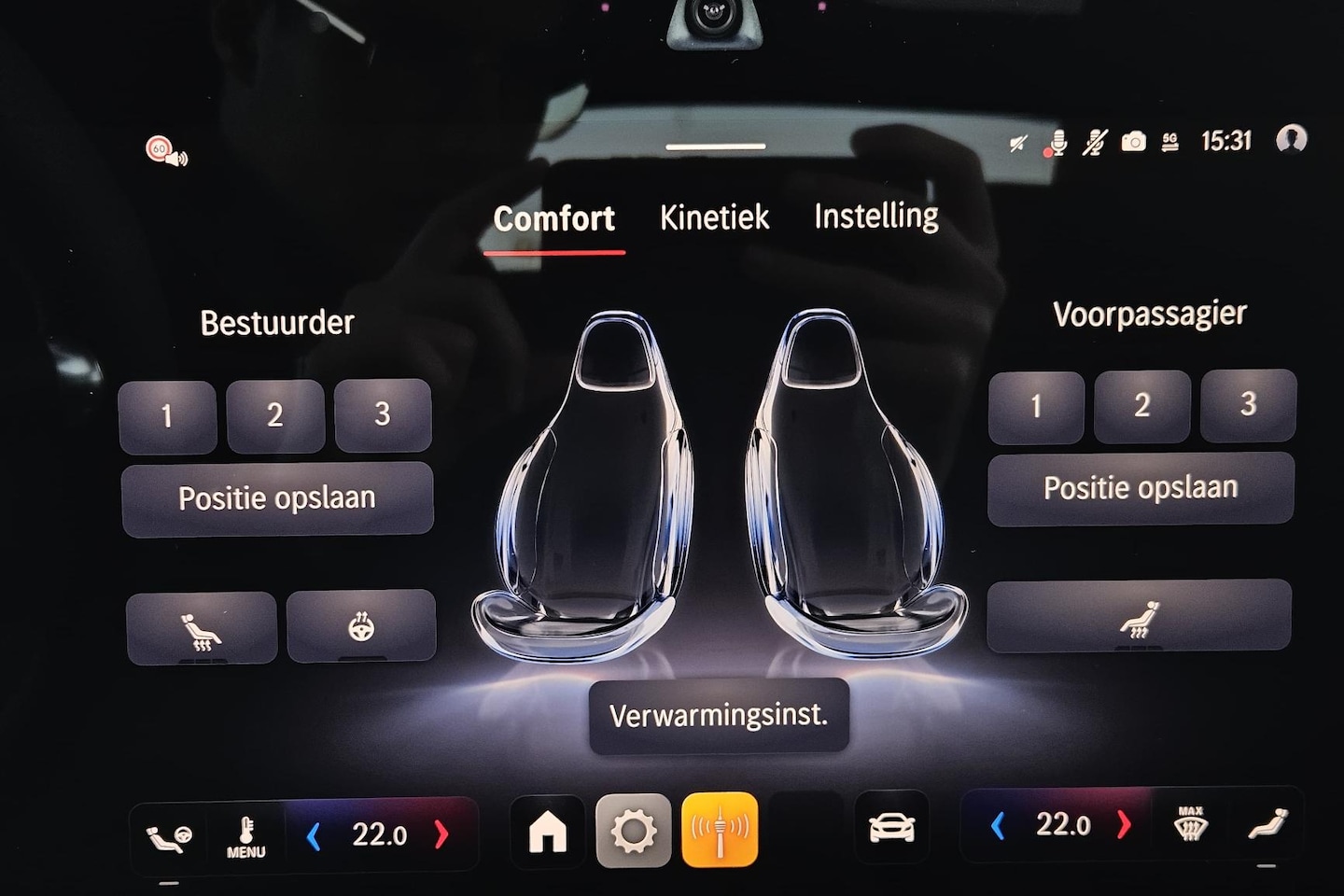
Task: Save position for the Voorpassagier seat
Action: pos(1141,488)
